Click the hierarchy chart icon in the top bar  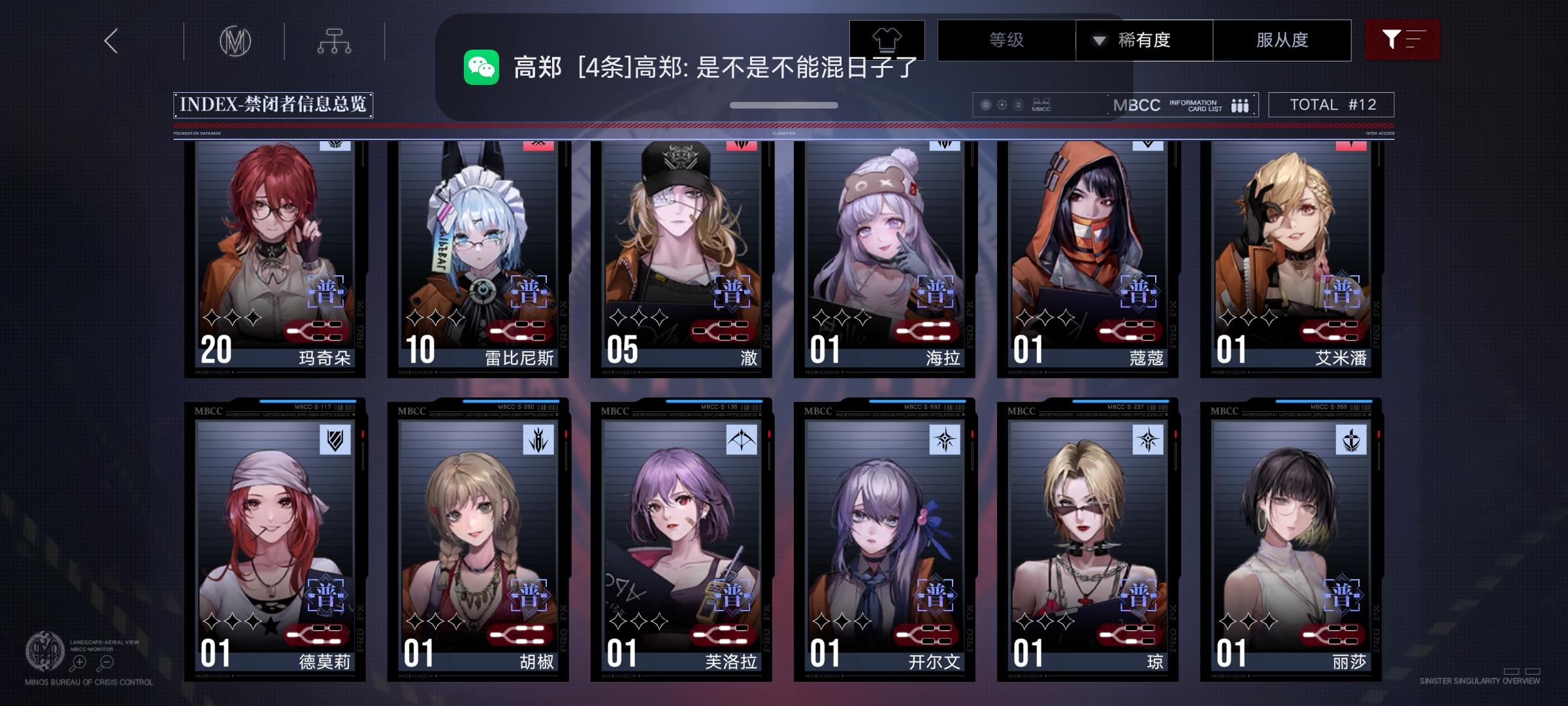tap(335, 41)
